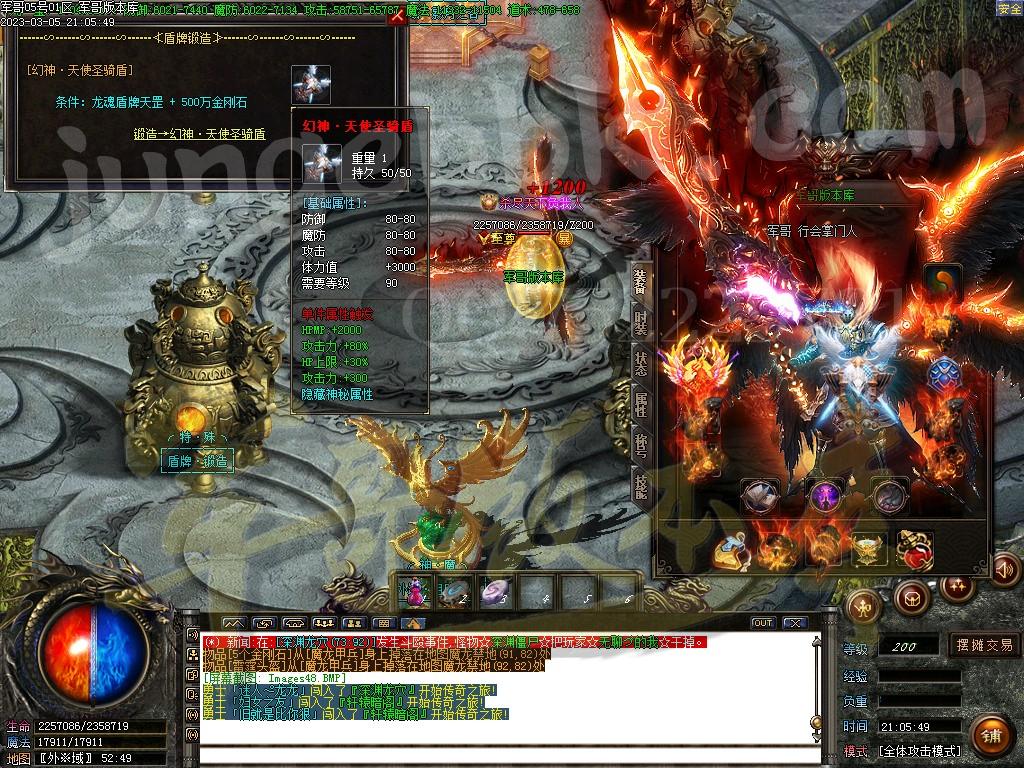Close the 盾牌锻造 shield forging dialog
Image resolution: width=1024 pixels, height=768 pixels.
click(x=397, y=16)
